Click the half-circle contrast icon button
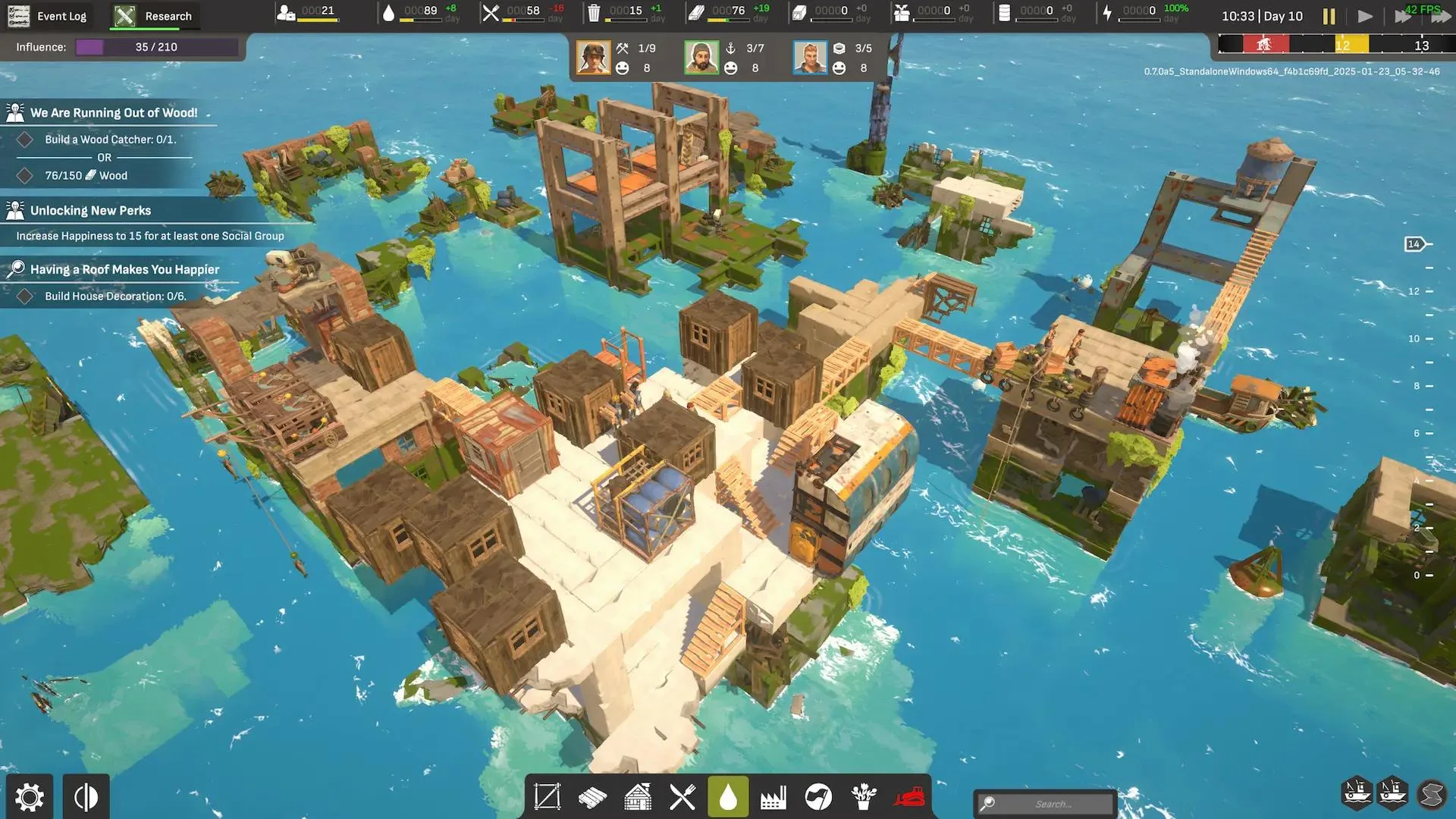The width and height of the screenshot is (1456, 819). tap(86, 797)
